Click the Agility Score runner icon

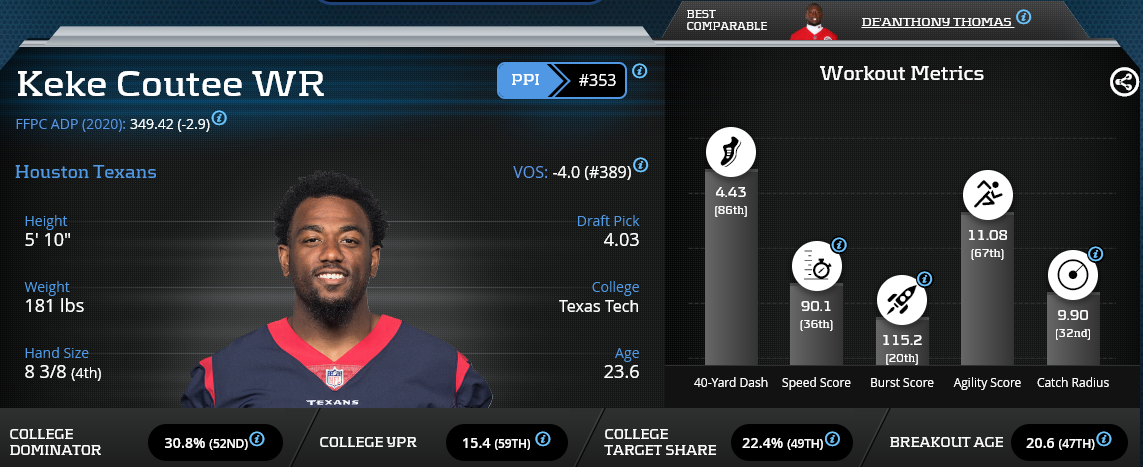pos(988,194)
